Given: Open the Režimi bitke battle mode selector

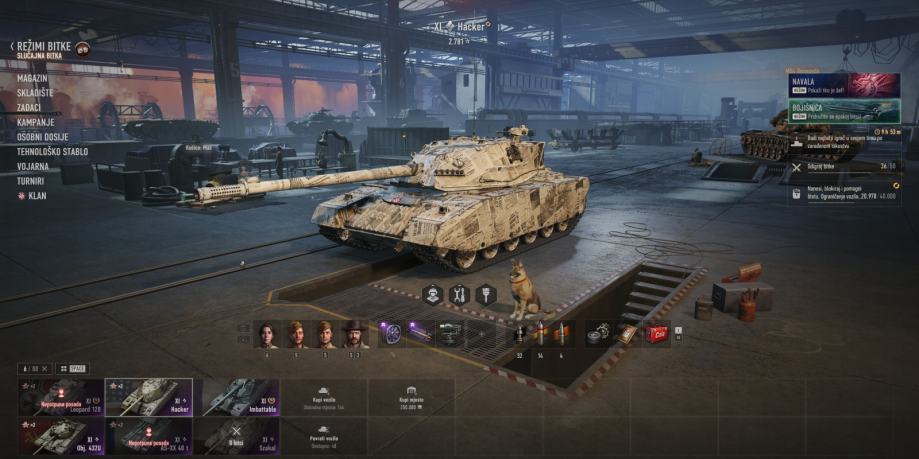Looking at the screenshot, I should pos(44,47).
